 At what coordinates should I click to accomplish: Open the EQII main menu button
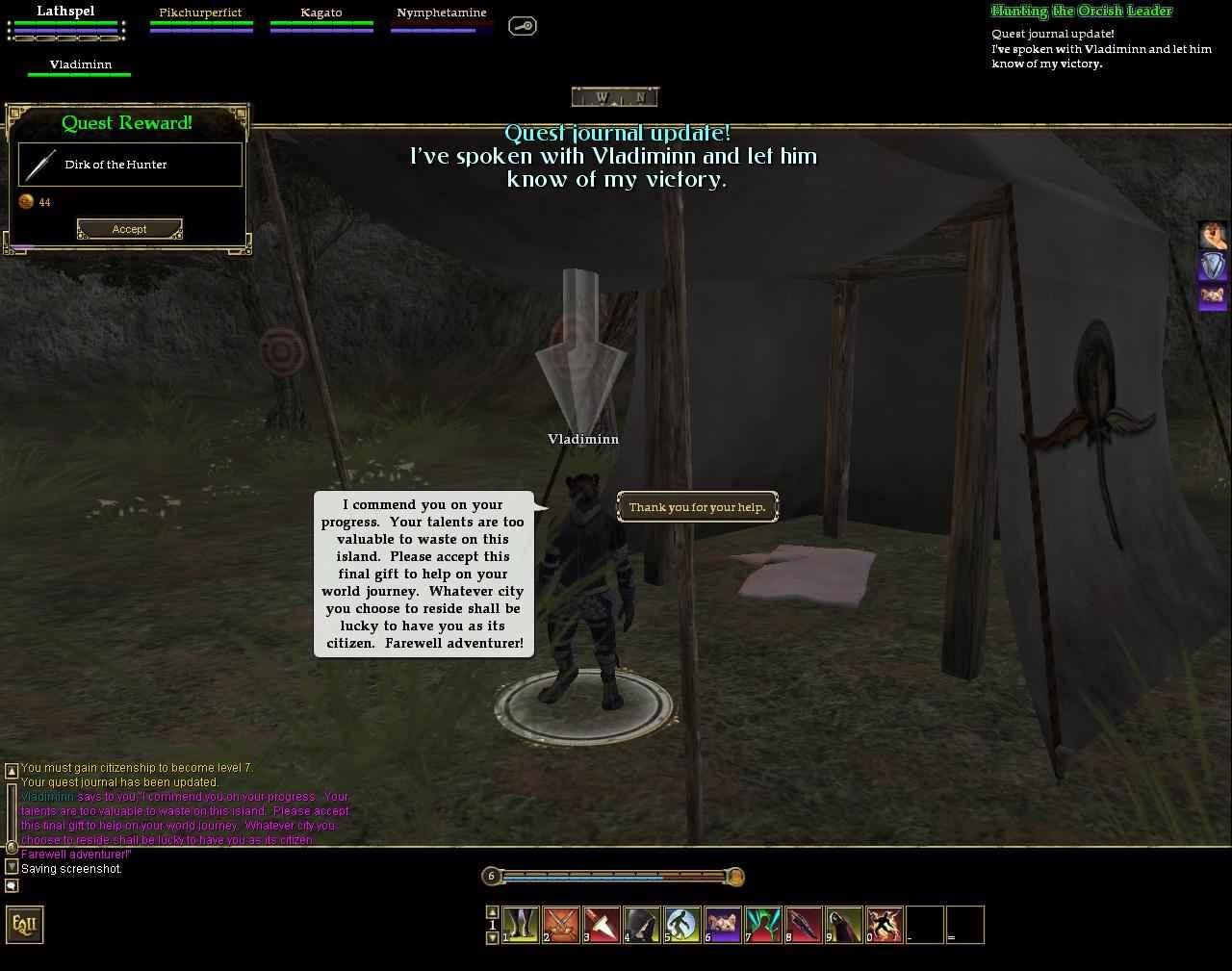point(25,925)
